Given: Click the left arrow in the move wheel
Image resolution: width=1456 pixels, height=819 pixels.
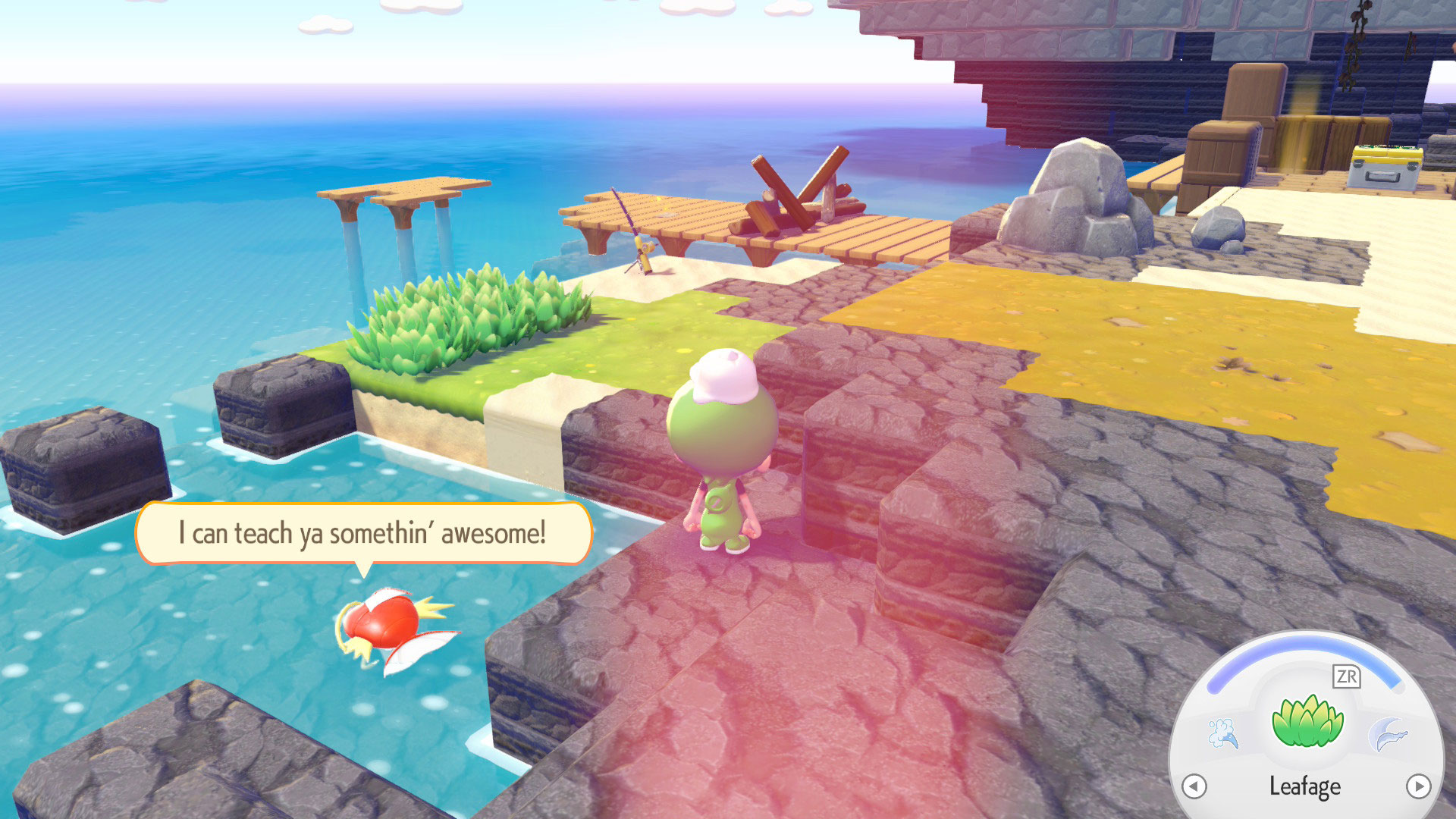Looking at the screenshot, I should coord(1194,786).
